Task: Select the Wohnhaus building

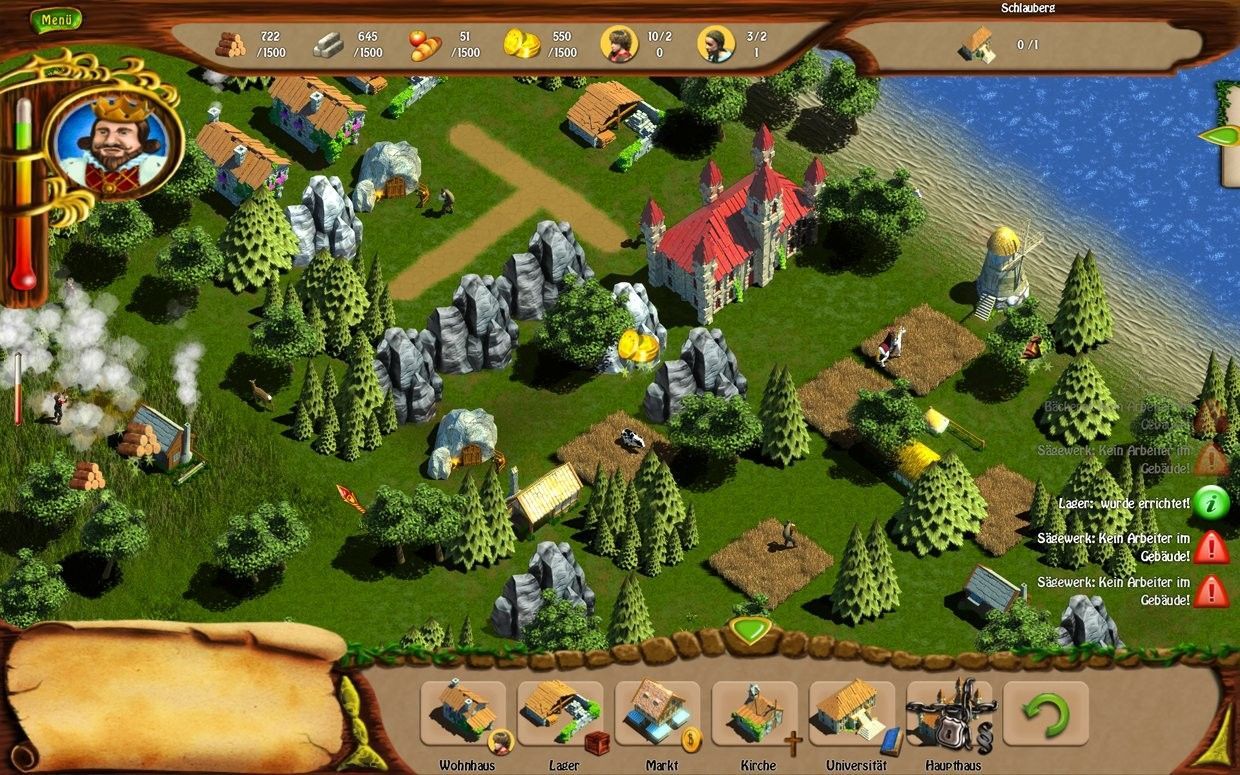Action: pos(463,713)
